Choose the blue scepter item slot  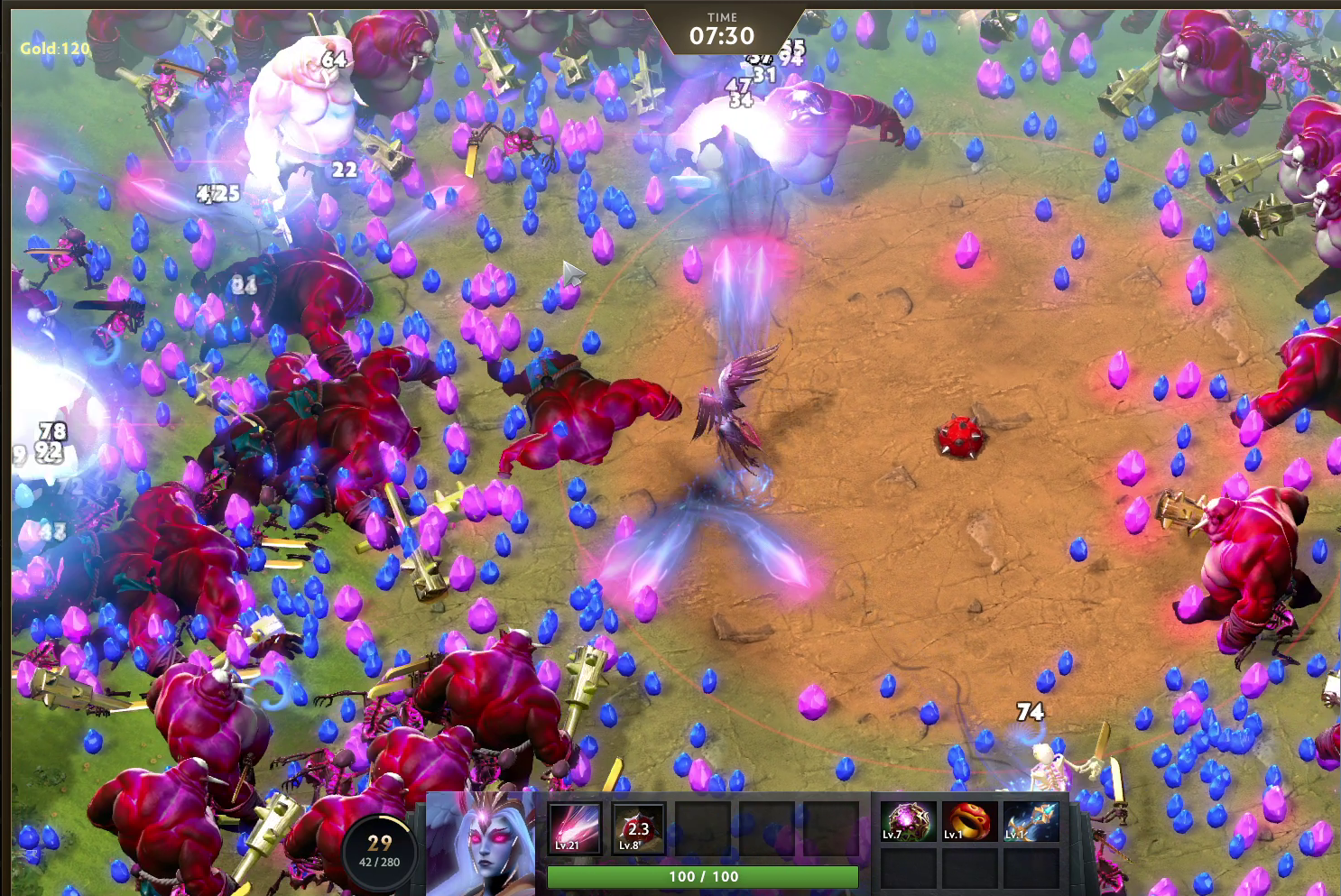pos(1031,822)
